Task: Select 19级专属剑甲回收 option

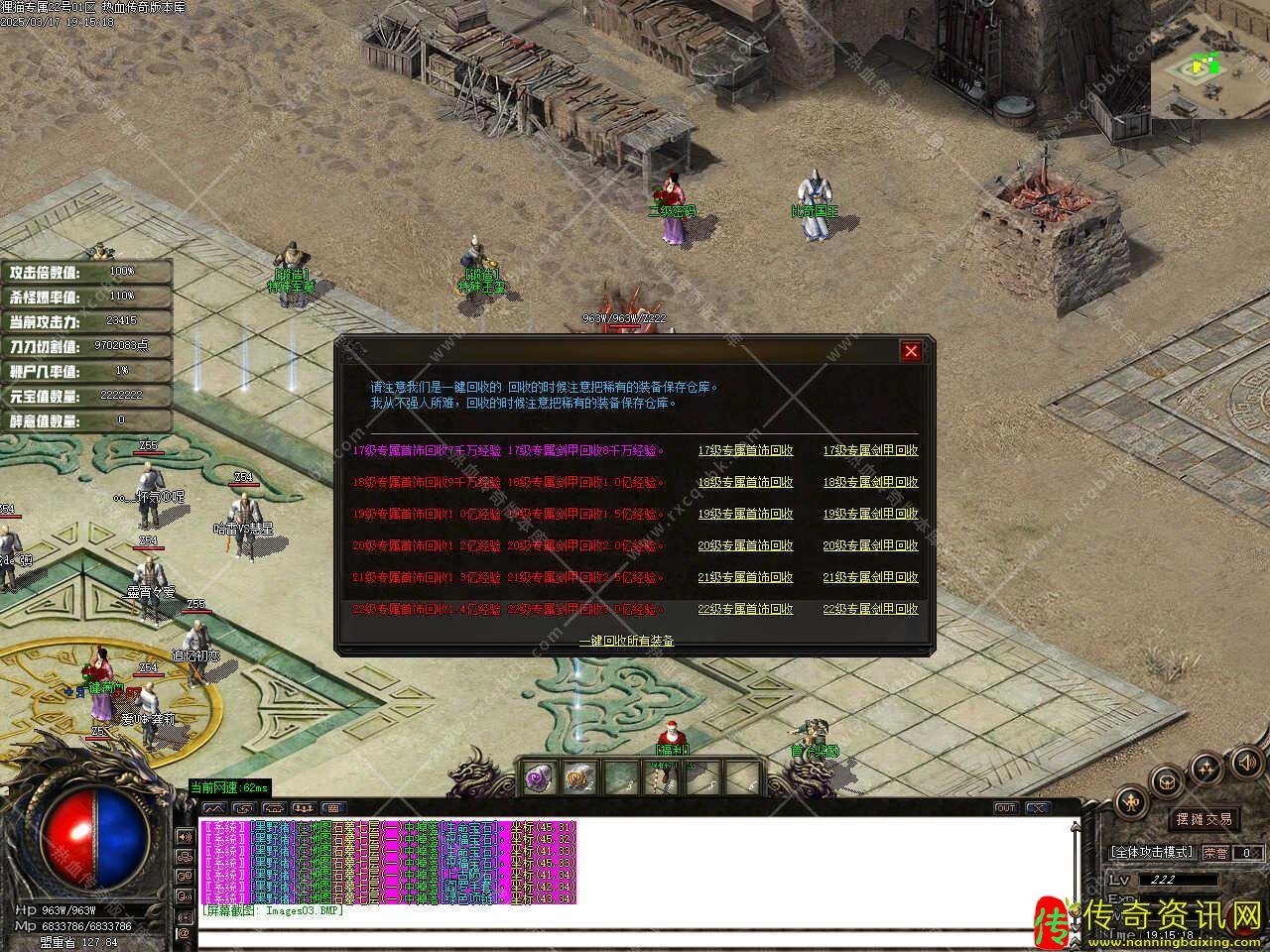Action: (870, 514)
